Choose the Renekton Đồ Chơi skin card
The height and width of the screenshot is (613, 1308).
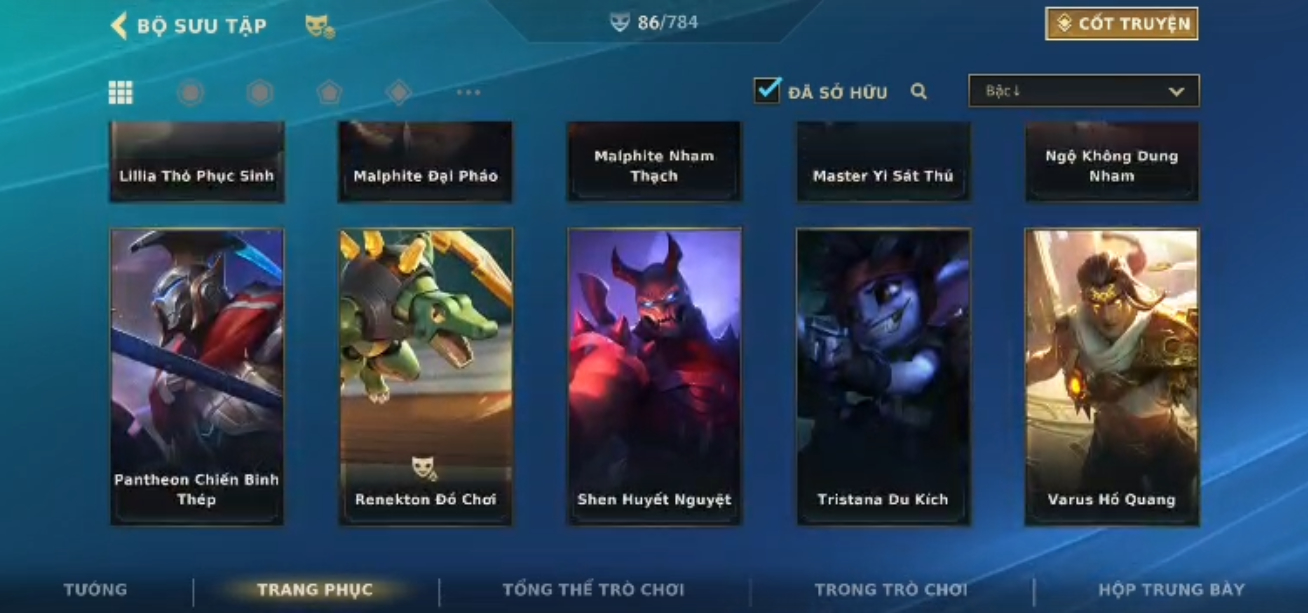point(426,377)
